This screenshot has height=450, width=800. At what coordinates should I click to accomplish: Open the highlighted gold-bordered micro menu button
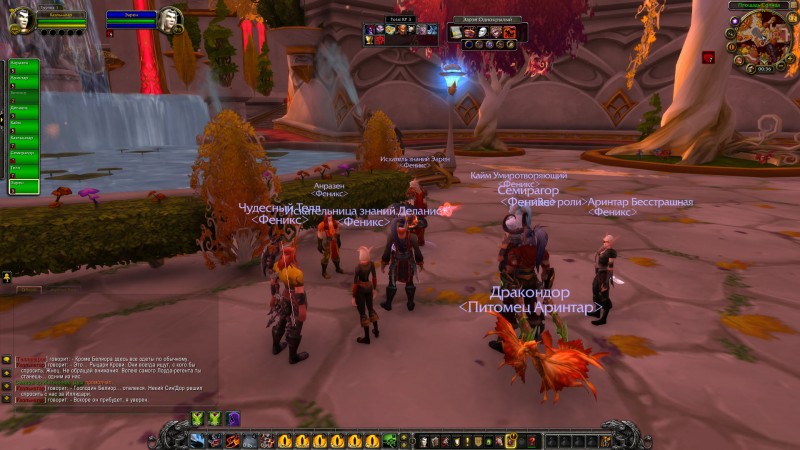click(x=510, y=441)
